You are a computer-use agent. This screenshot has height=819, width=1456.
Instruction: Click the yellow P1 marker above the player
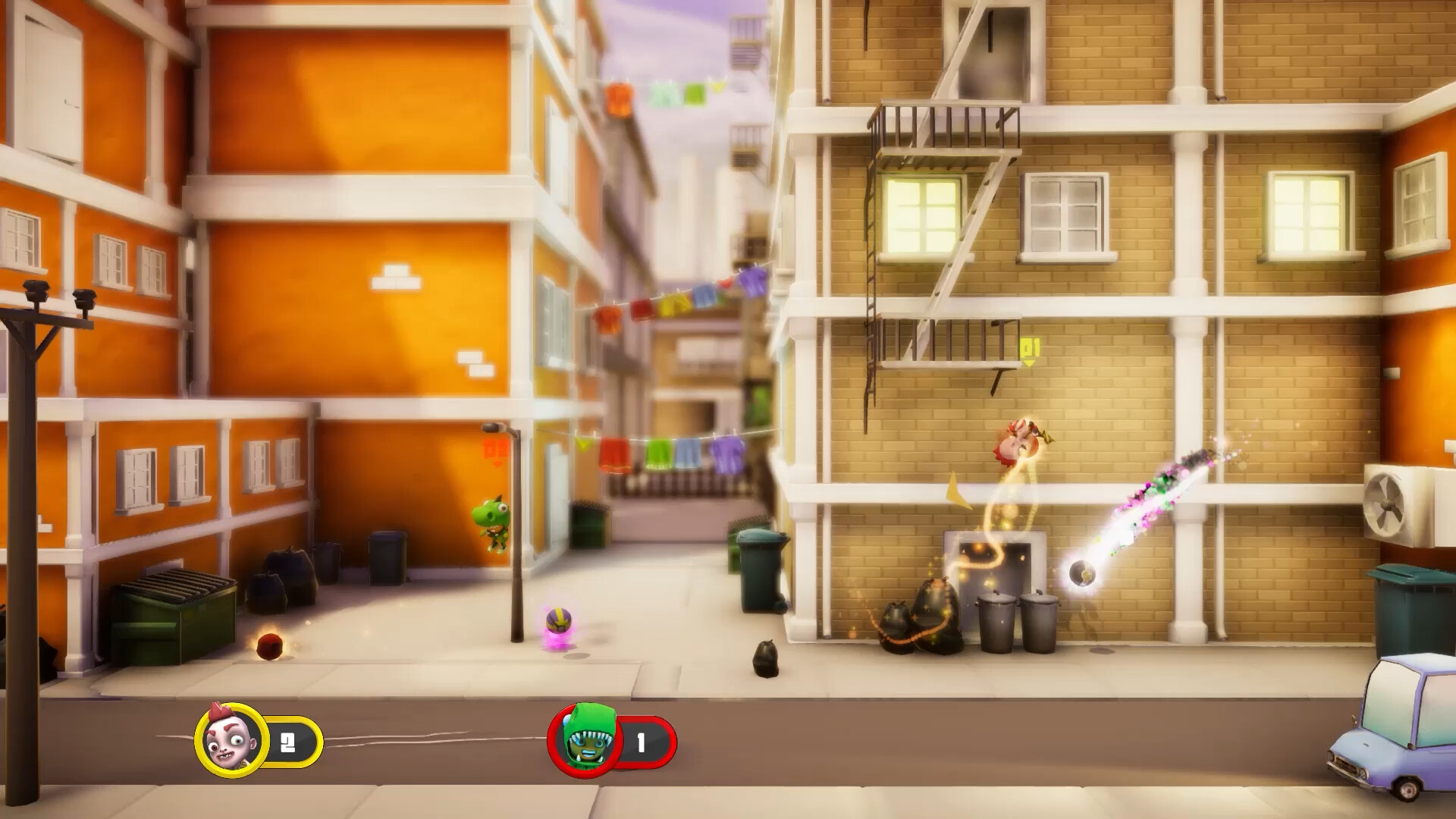tap(1028, 353)
